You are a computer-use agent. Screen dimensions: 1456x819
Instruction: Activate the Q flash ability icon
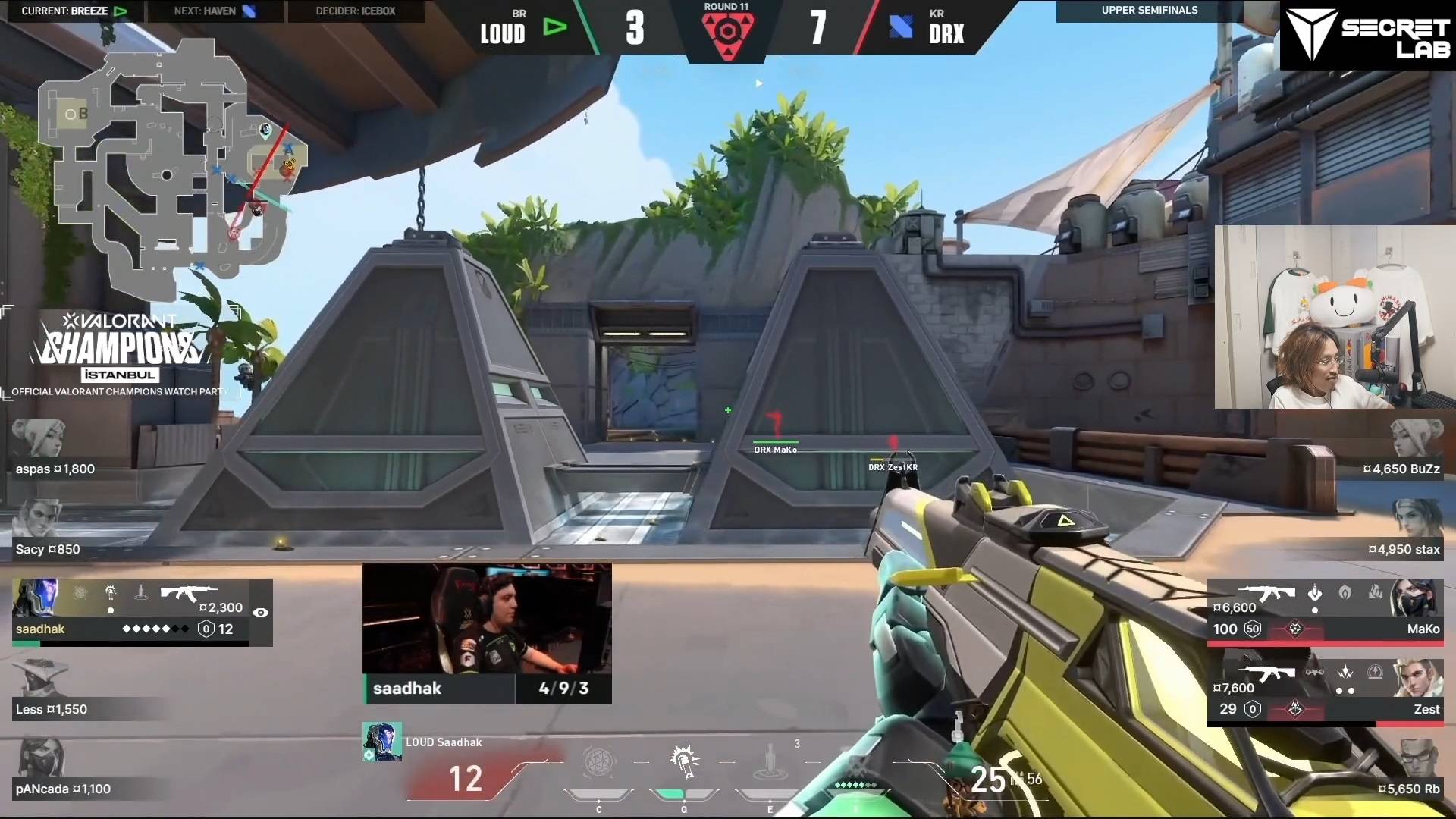click(684, 762)
